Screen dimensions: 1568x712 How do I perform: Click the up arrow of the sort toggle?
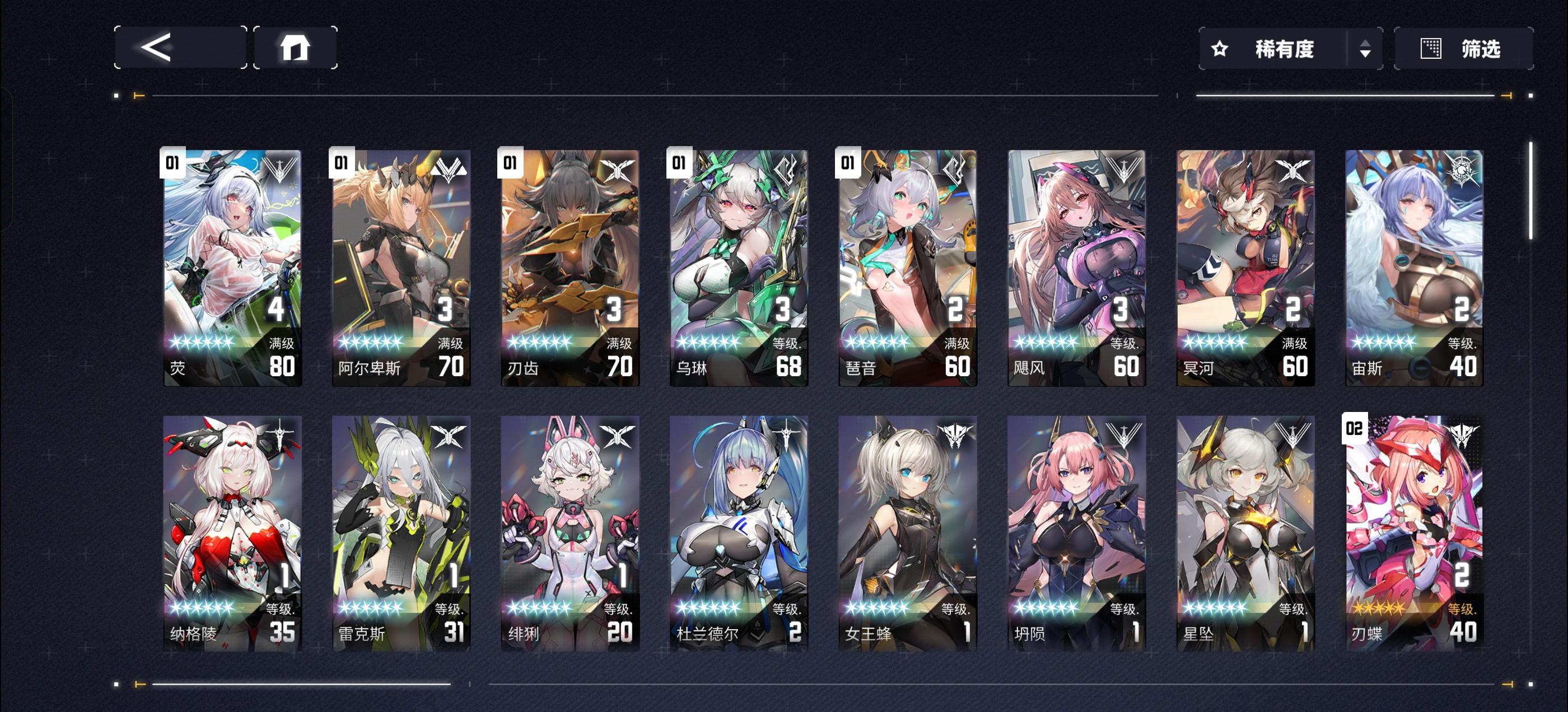(x=1366, y=43)
